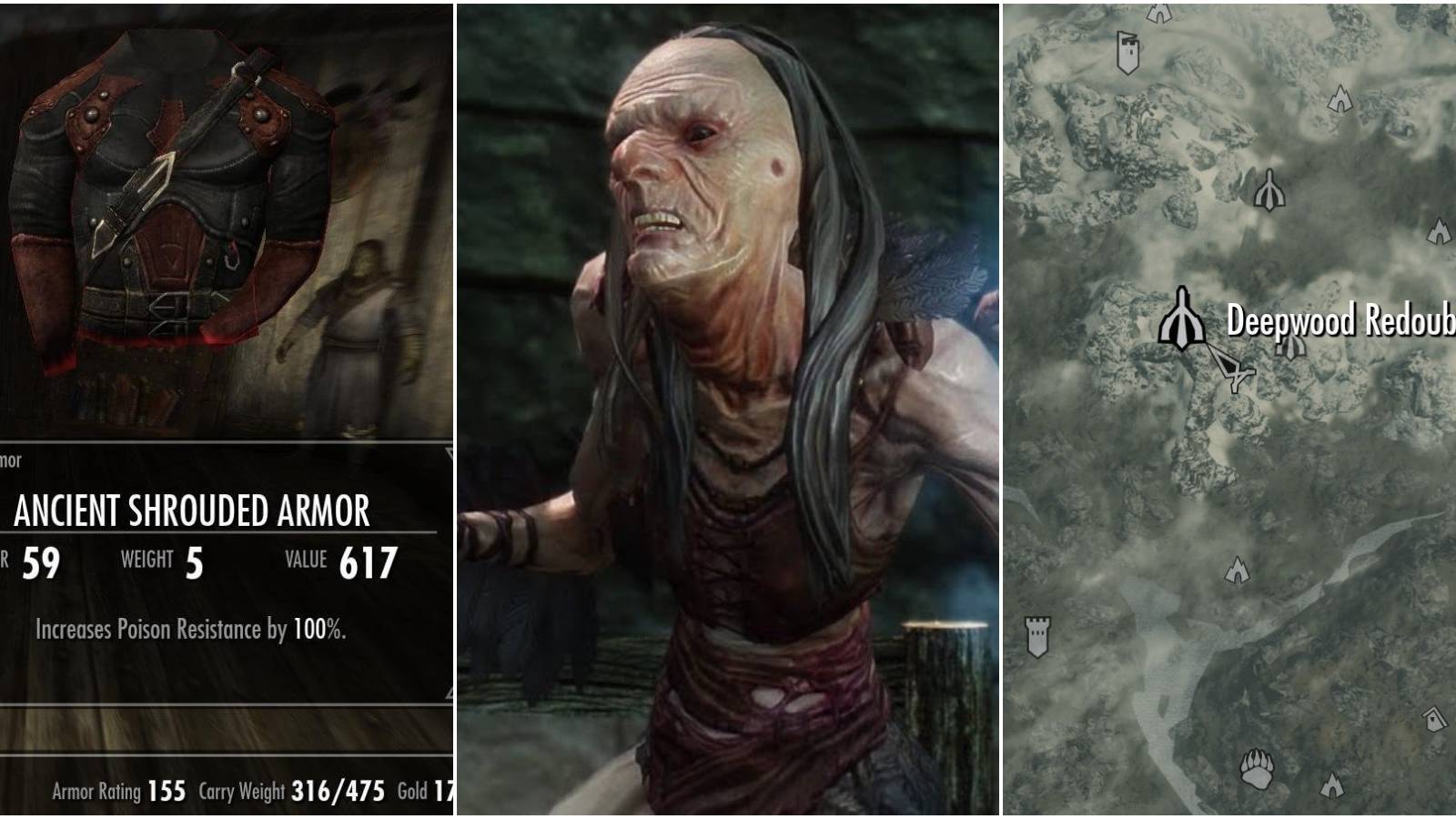Click the tent marker at the map's top edge
This screenshot has height=819, width=1456.
coord(1158,13)
